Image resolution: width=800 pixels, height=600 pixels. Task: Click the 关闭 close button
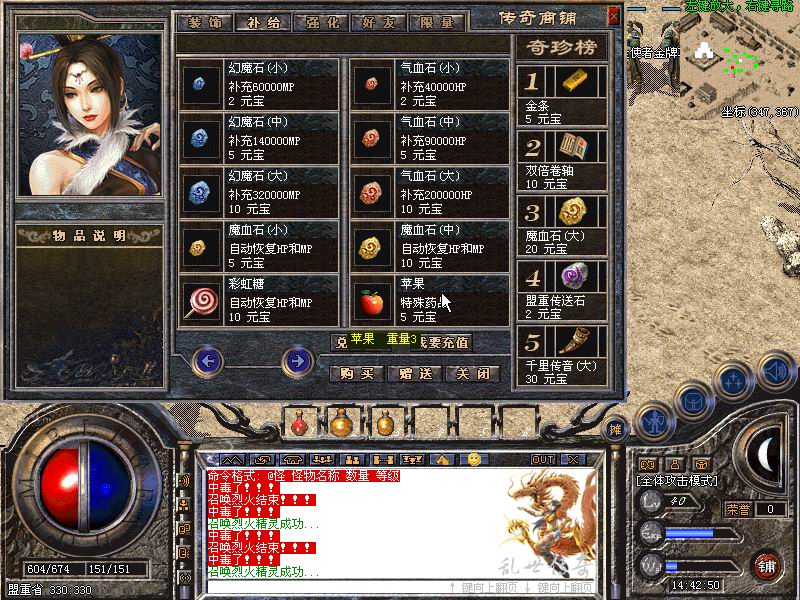pyautogui.click(x=472, y=373)
